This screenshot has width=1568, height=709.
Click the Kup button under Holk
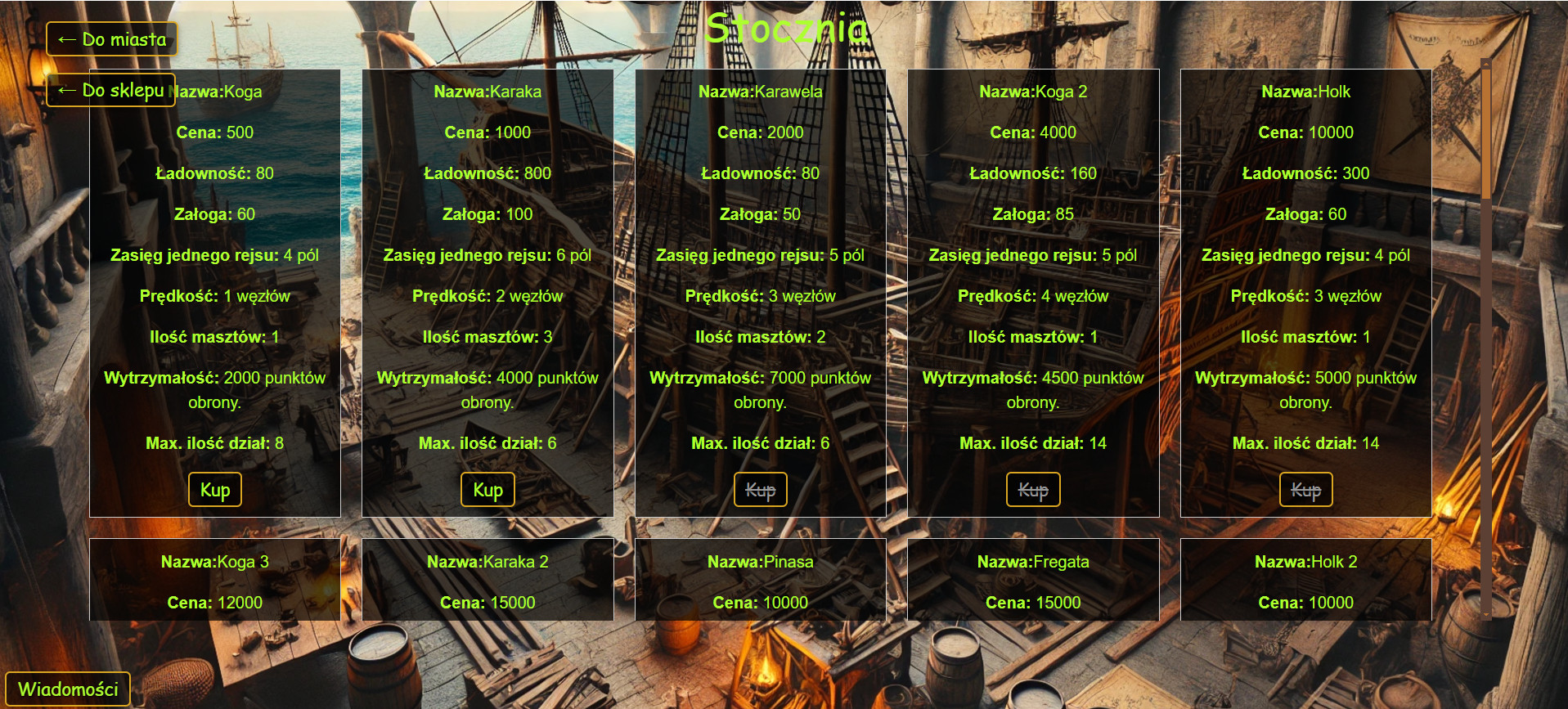(x=1305, y=490)
